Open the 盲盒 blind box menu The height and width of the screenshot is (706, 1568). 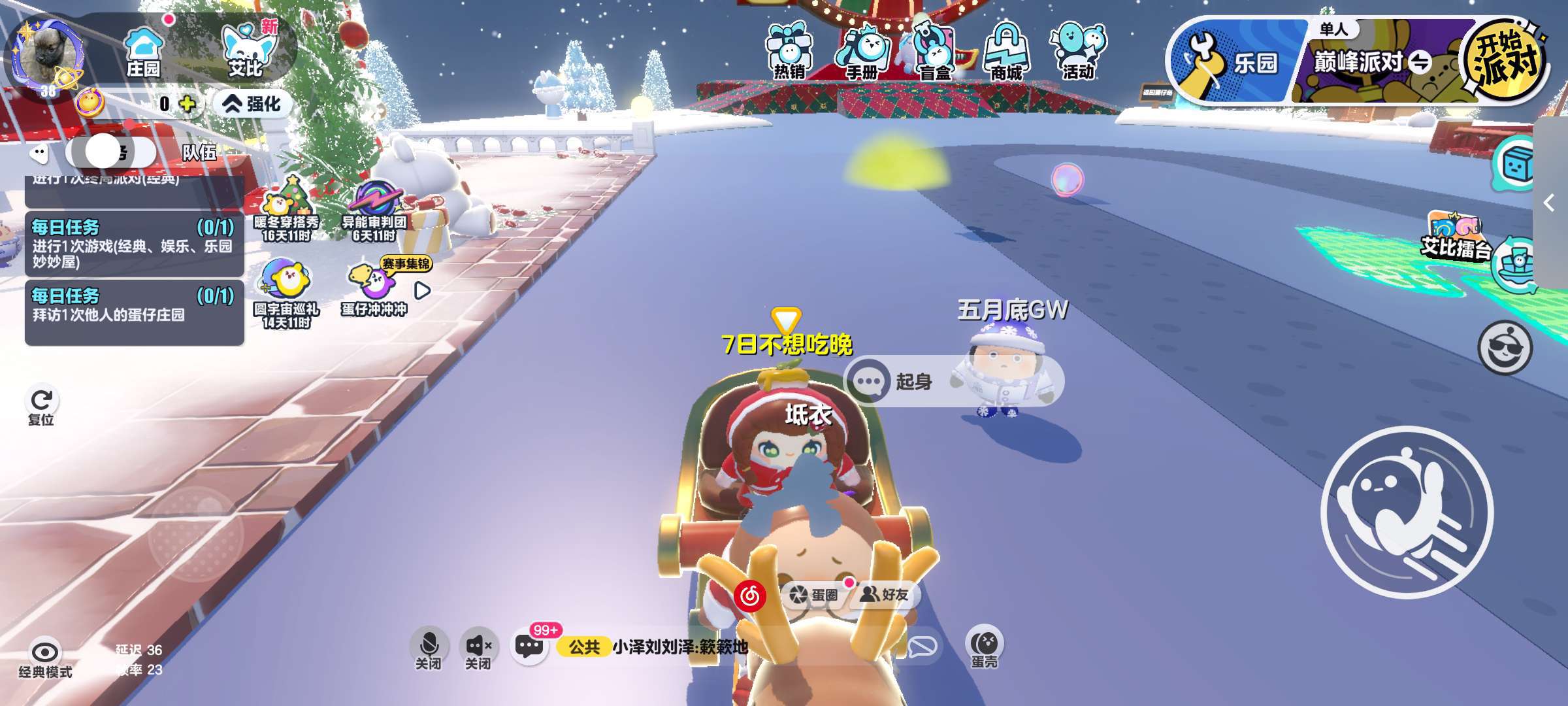pyautogui.click(x=934, y=52)
